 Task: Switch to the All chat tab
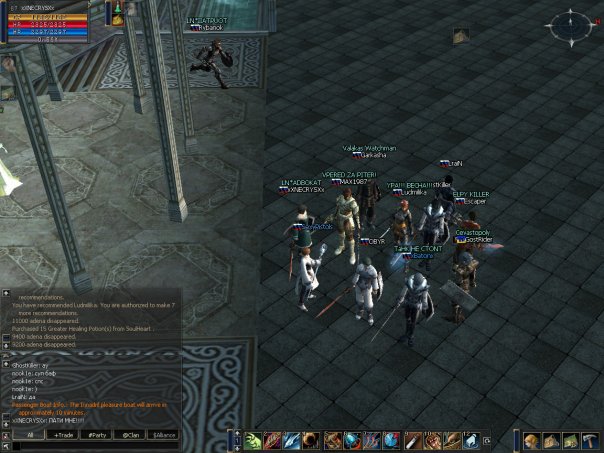click(x=29, y=436)
